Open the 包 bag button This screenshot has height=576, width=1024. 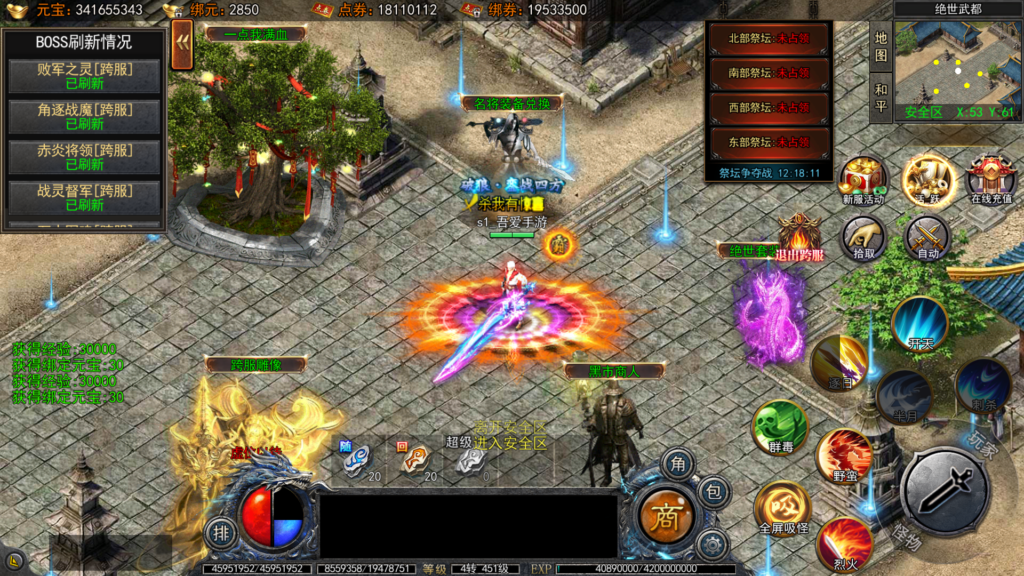pos(713,491)
